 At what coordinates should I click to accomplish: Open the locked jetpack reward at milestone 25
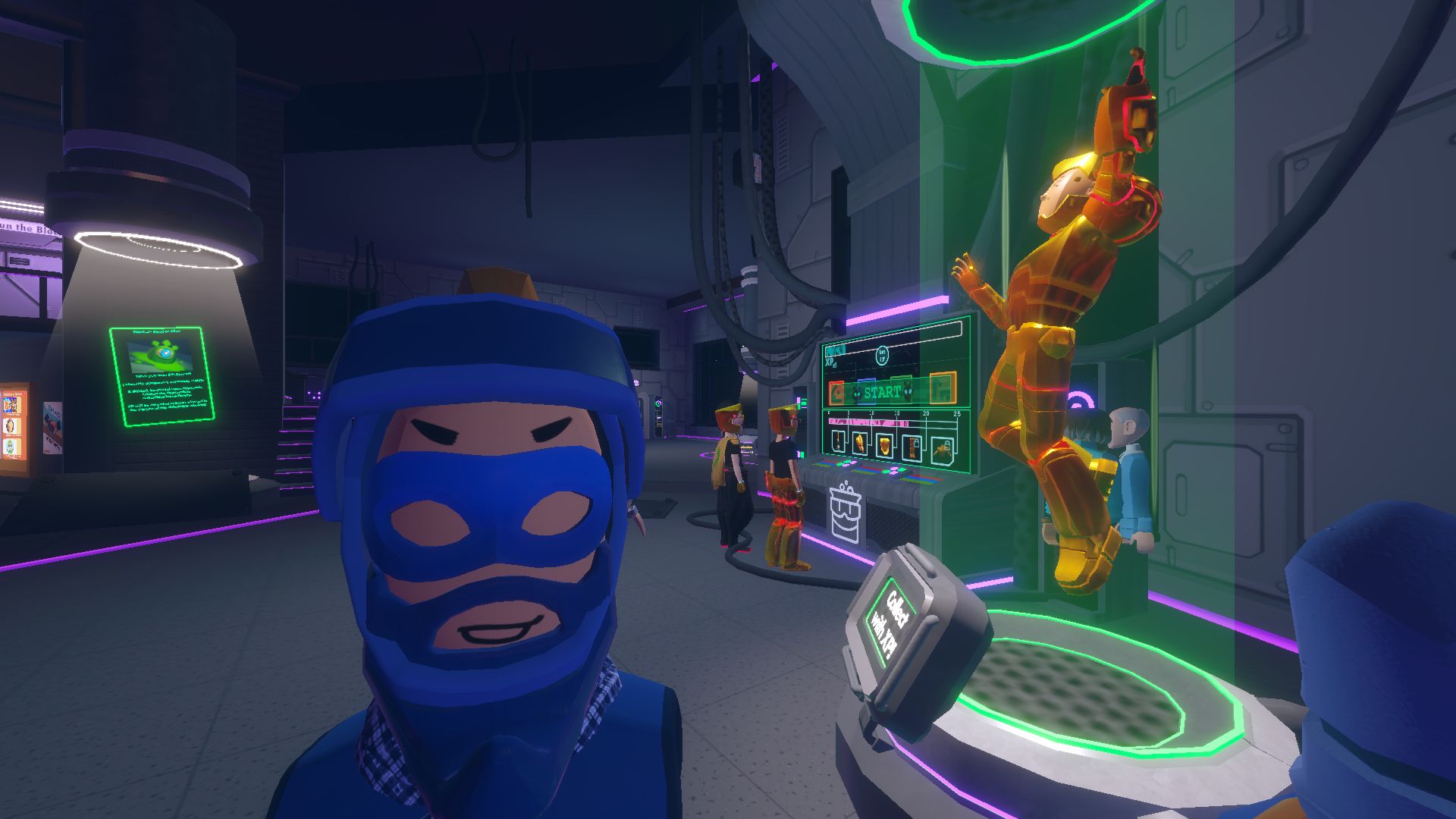tap(943, 447)
